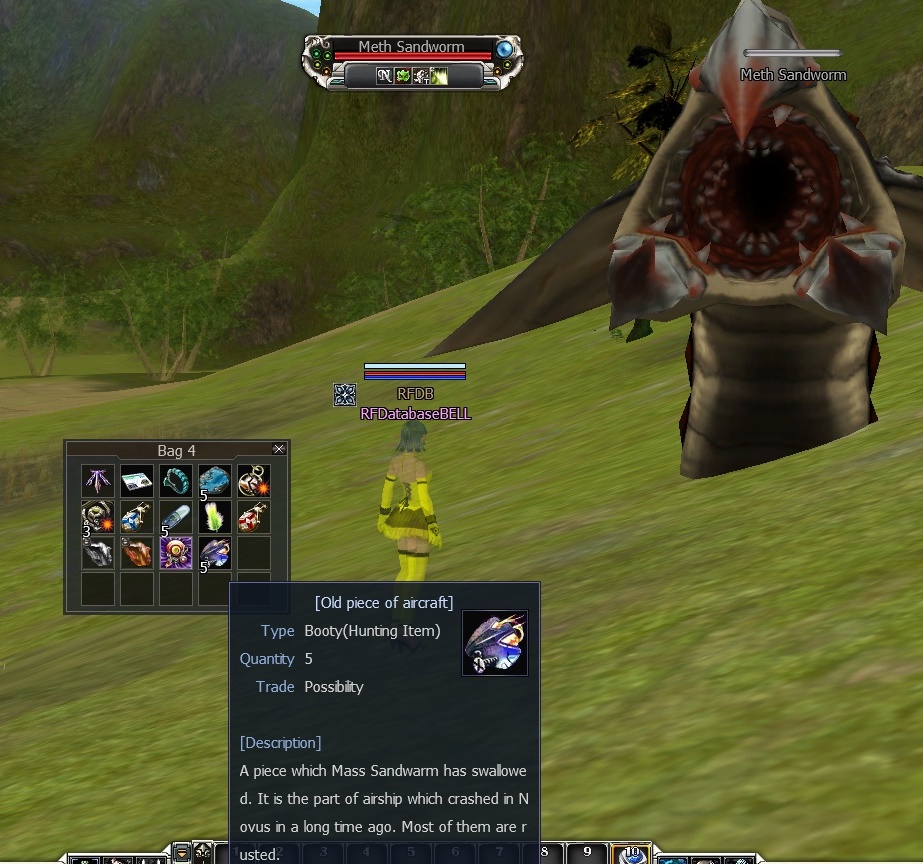Choose the blue ore stack of five

215,481
